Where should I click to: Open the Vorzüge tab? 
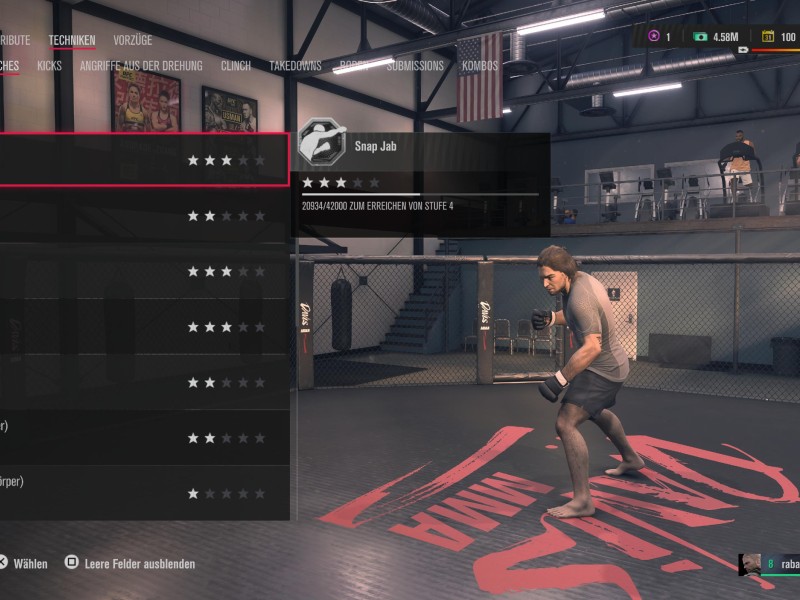[x=133, y=41]
